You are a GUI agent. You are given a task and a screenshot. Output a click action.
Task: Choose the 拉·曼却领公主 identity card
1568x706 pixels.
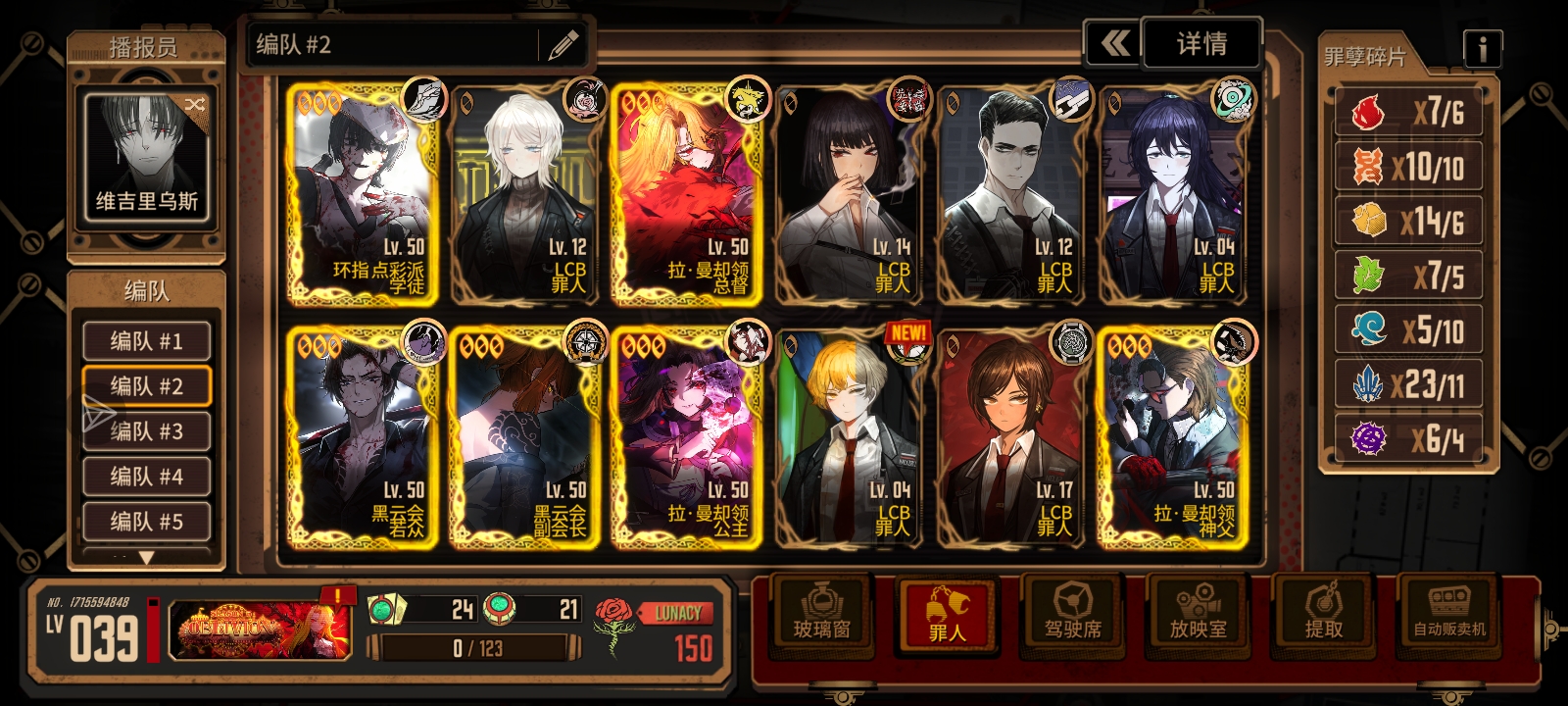[x=688, y=437]
